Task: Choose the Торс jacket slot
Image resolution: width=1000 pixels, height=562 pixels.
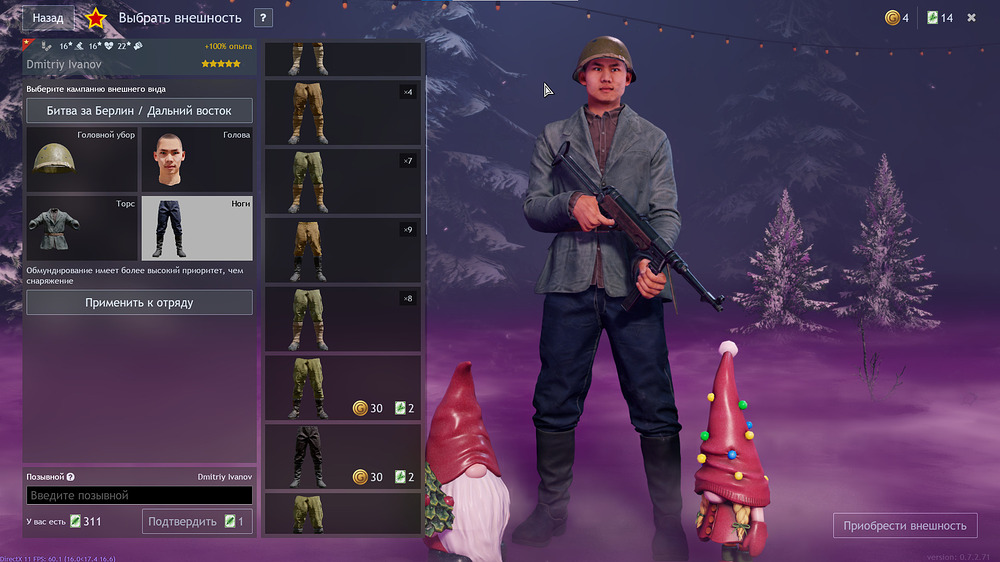Action: pyautogui.click(x=82, y=228)
